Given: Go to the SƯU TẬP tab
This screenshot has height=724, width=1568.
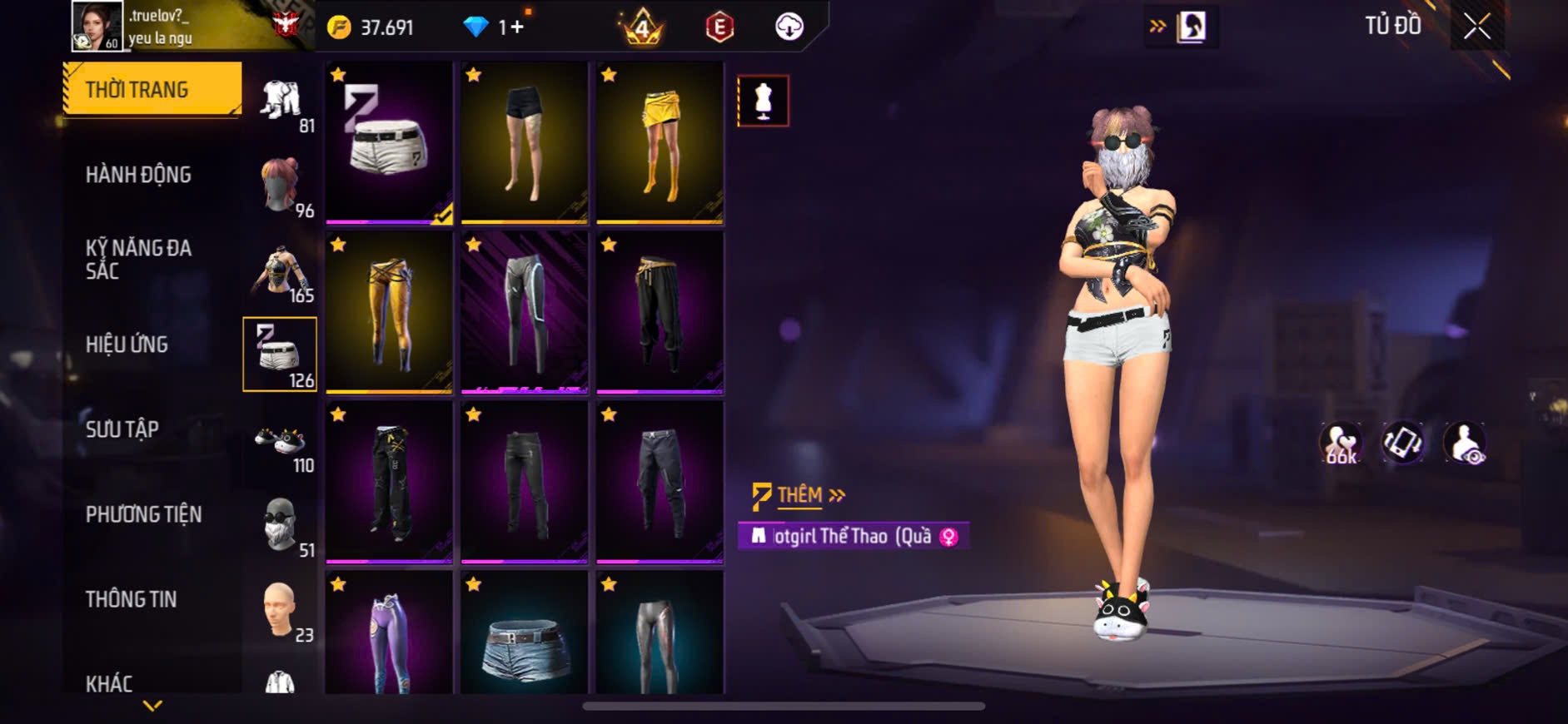Looking at the screenshot, I should [122, 429].
